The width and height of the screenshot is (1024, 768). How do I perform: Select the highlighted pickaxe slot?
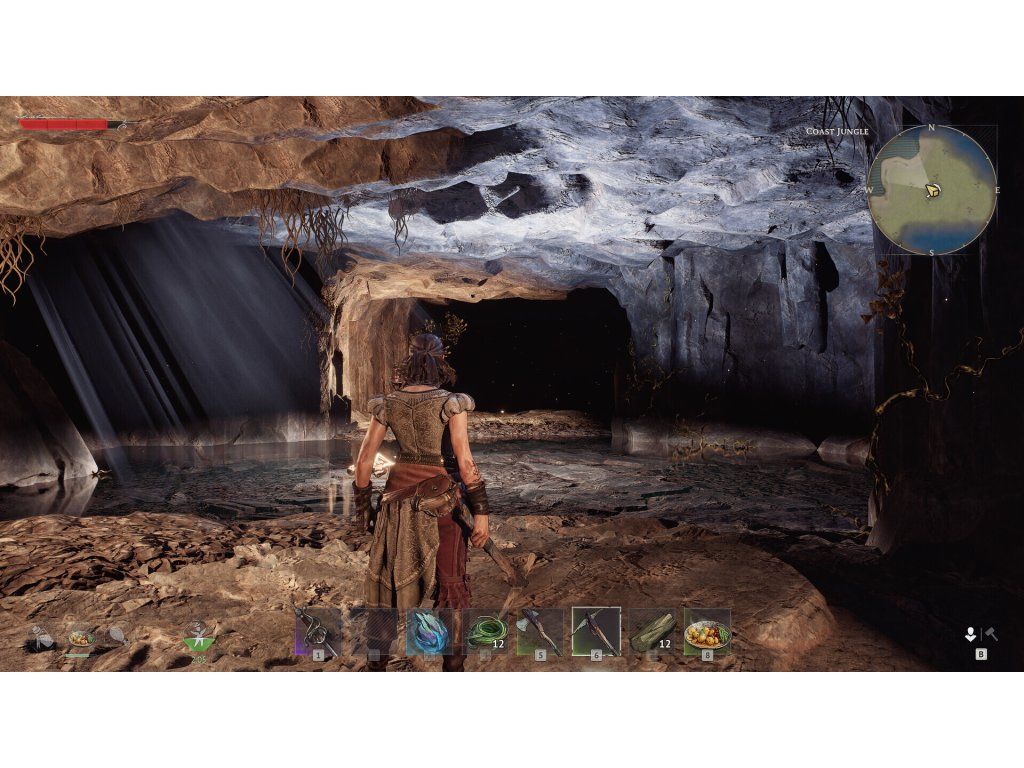click(x=596, y=631)
